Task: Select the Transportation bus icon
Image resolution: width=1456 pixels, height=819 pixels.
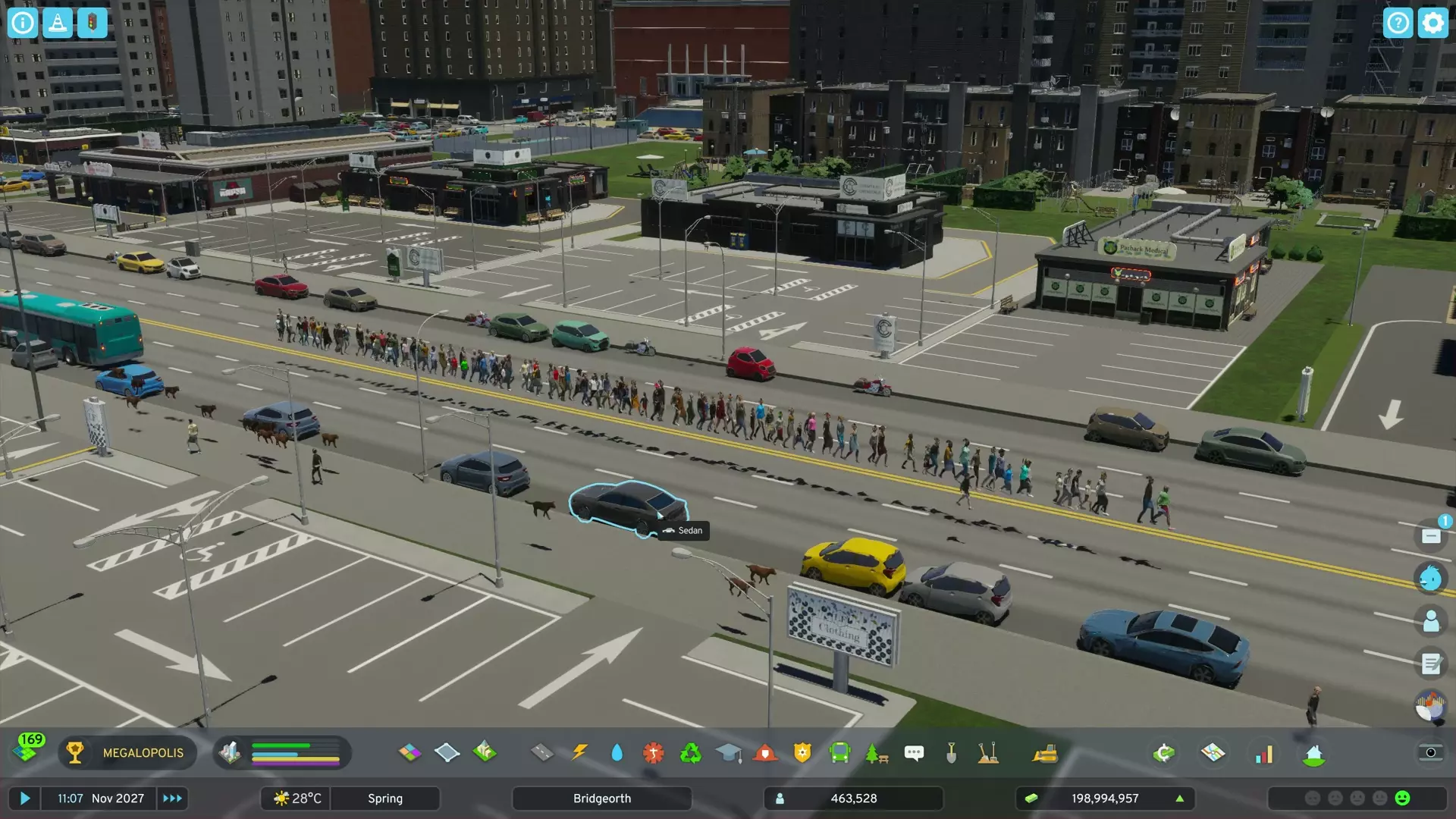Action: (840, 752)
